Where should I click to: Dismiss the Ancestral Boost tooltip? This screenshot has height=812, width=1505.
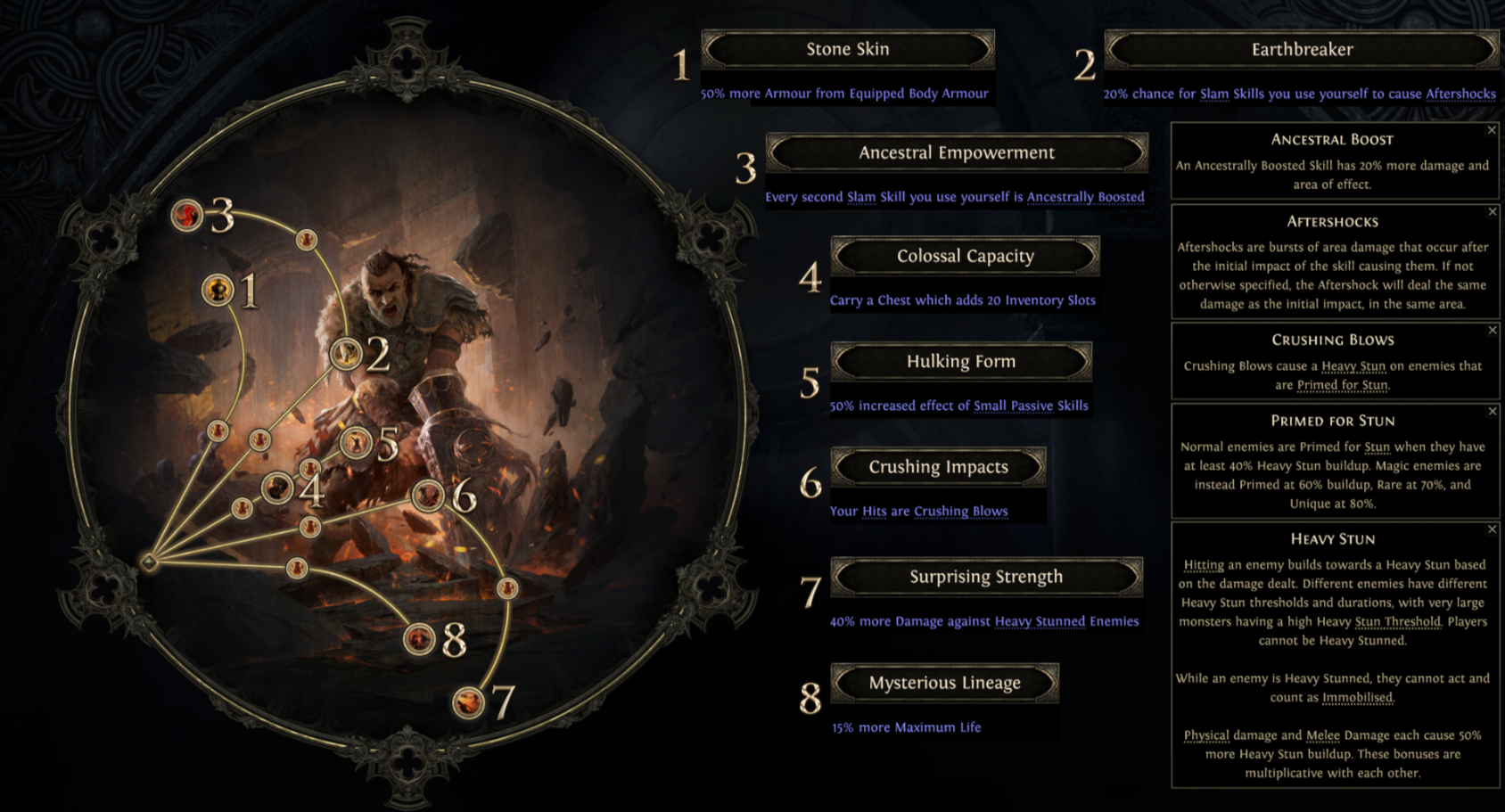(x=1492, y=129)
